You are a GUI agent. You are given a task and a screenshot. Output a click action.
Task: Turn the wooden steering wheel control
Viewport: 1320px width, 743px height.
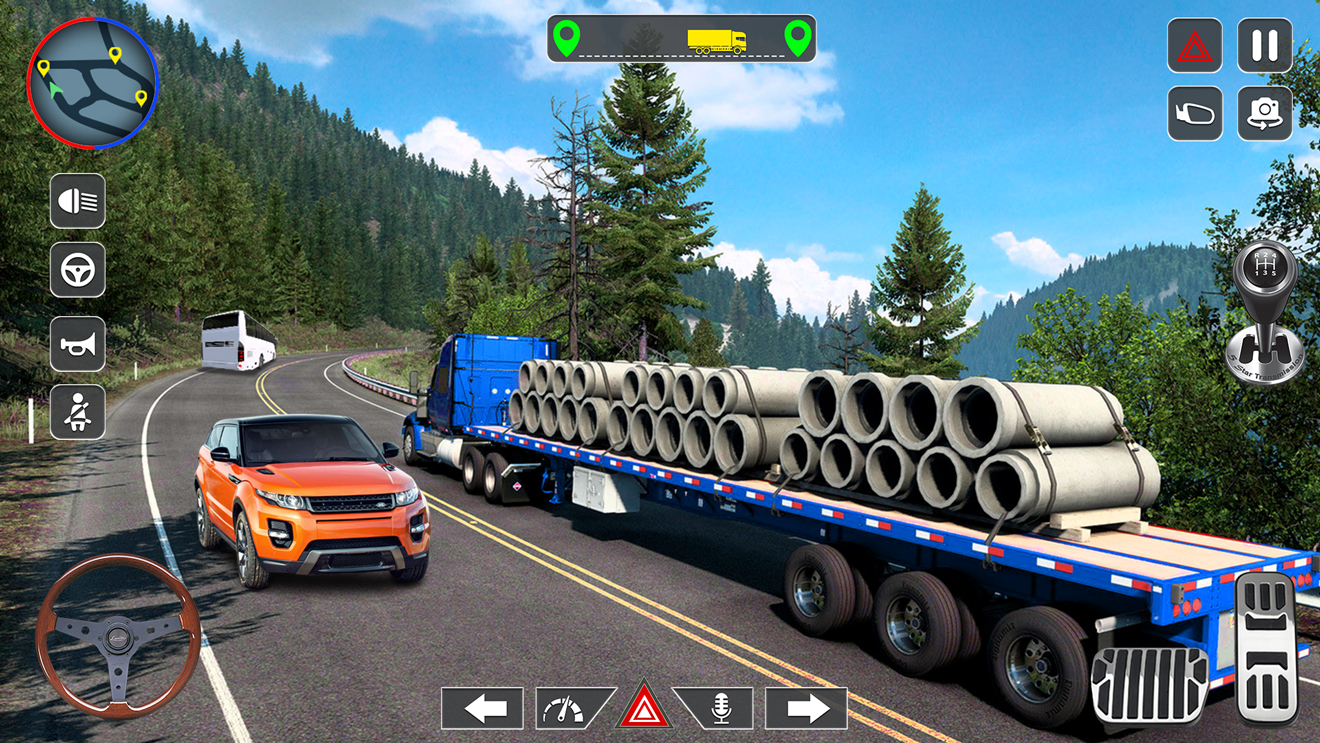click(118, 637)
